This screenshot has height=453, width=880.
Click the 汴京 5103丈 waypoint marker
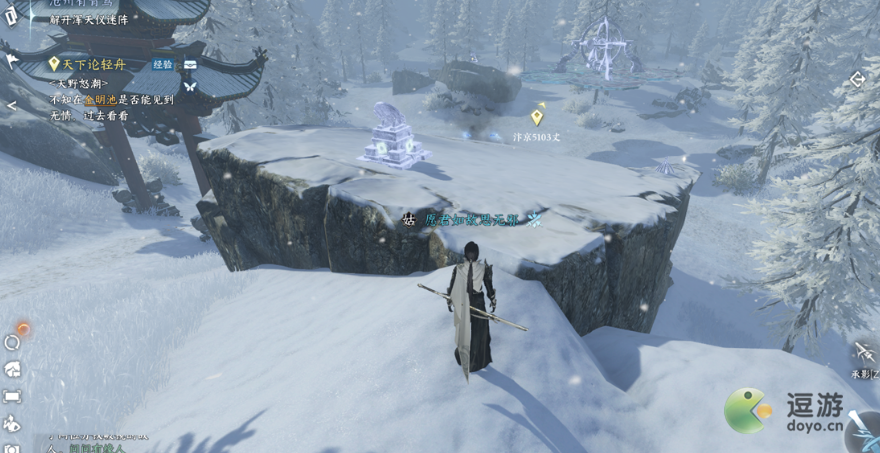point(537,117)
